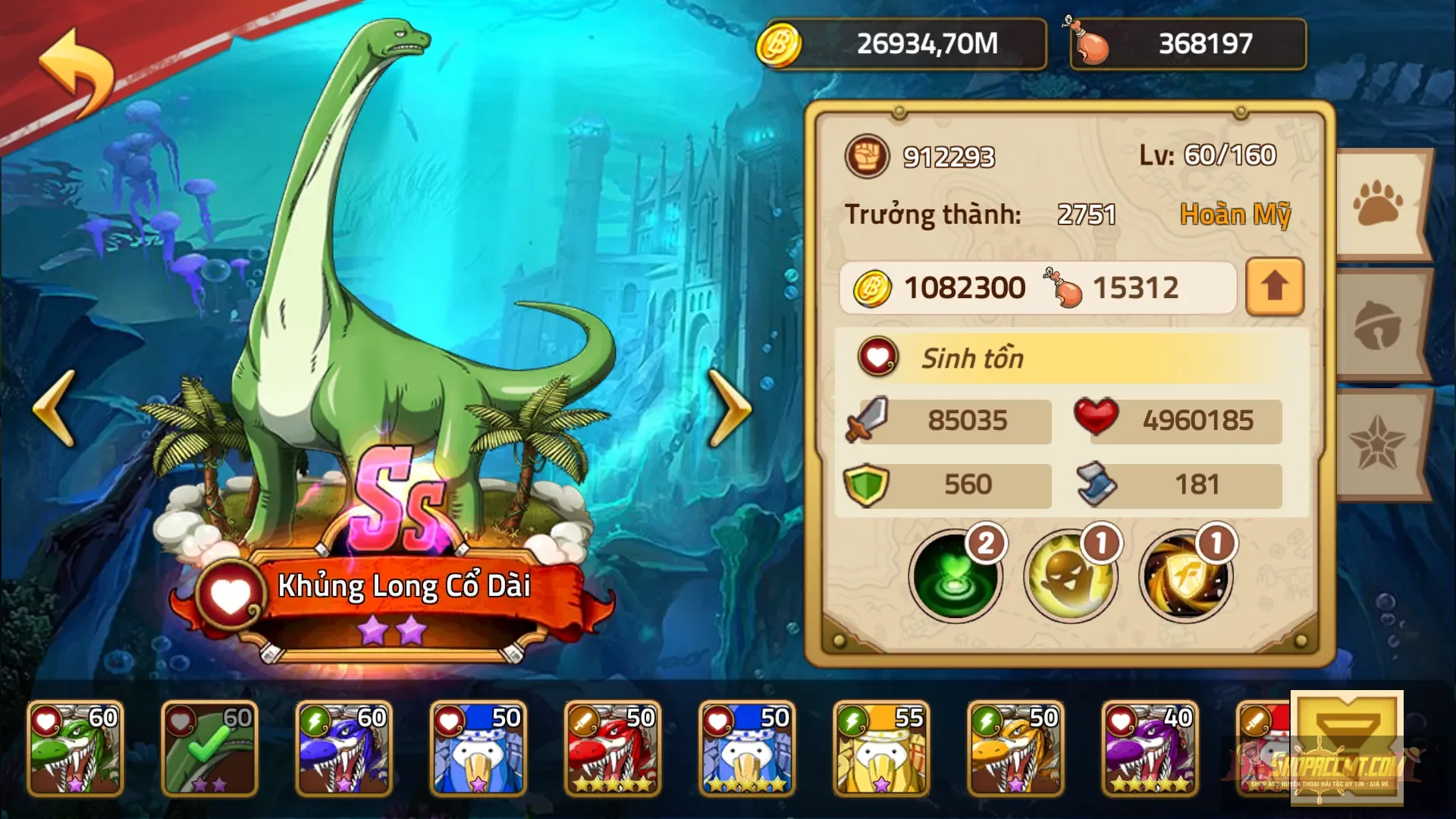Image resolution: width=1456 pixels, height=819 pixels.
Task: Open the Hoàn Mỹ link
Action: (1234, 214)
